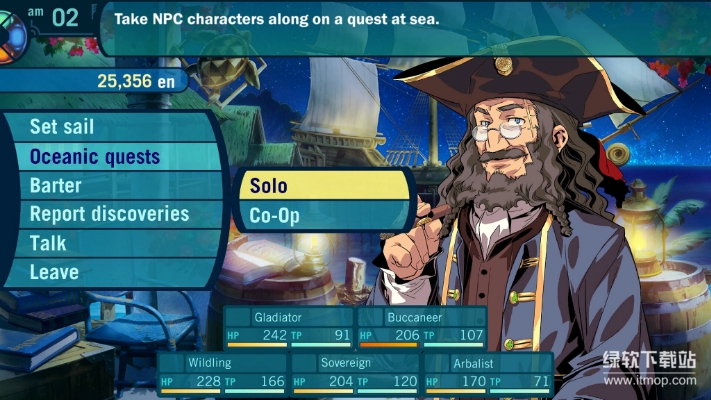Image resolution: width=711 pixels, height=400 pixels.
Task: Select the Wildling party member panel
Action: click(222, 372)
